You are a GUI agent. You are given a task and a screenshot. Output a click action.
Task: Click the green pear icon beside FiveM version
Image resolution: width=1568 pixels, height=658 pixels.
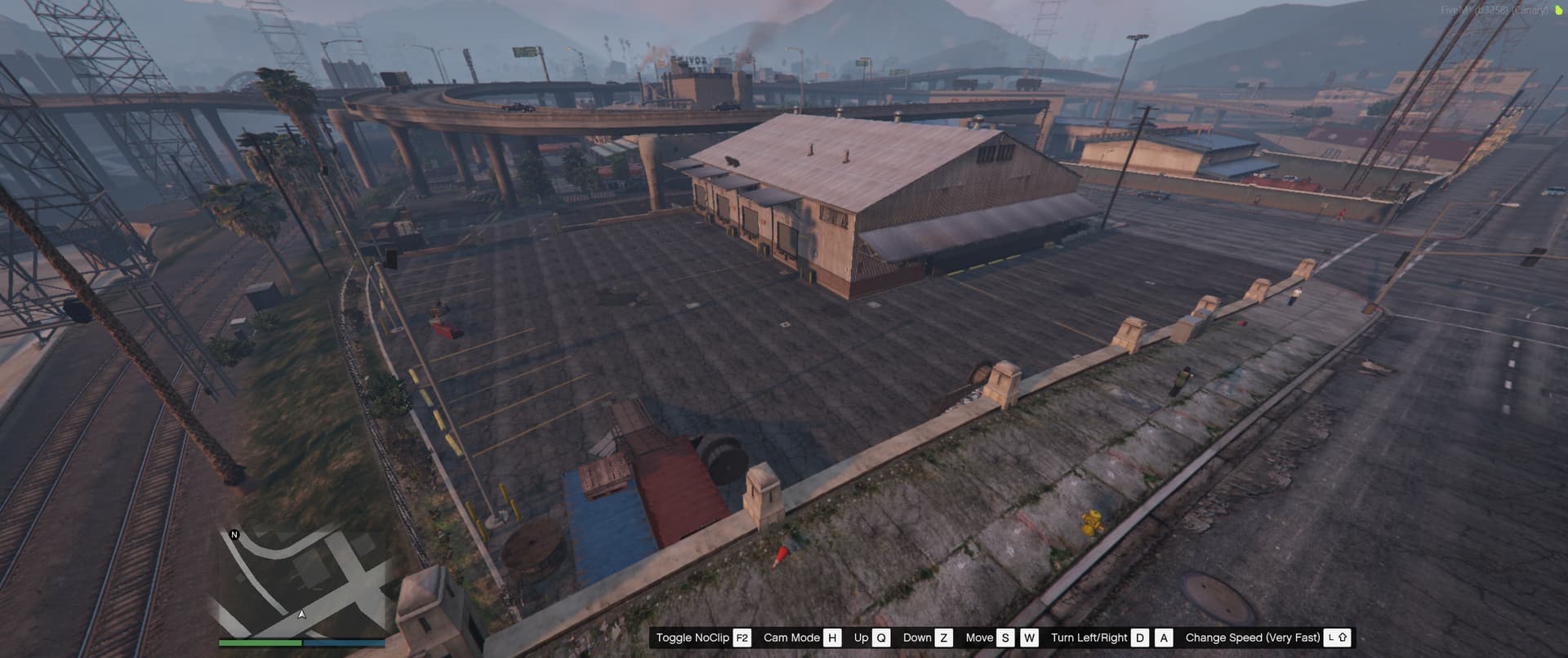(1558, 11)
